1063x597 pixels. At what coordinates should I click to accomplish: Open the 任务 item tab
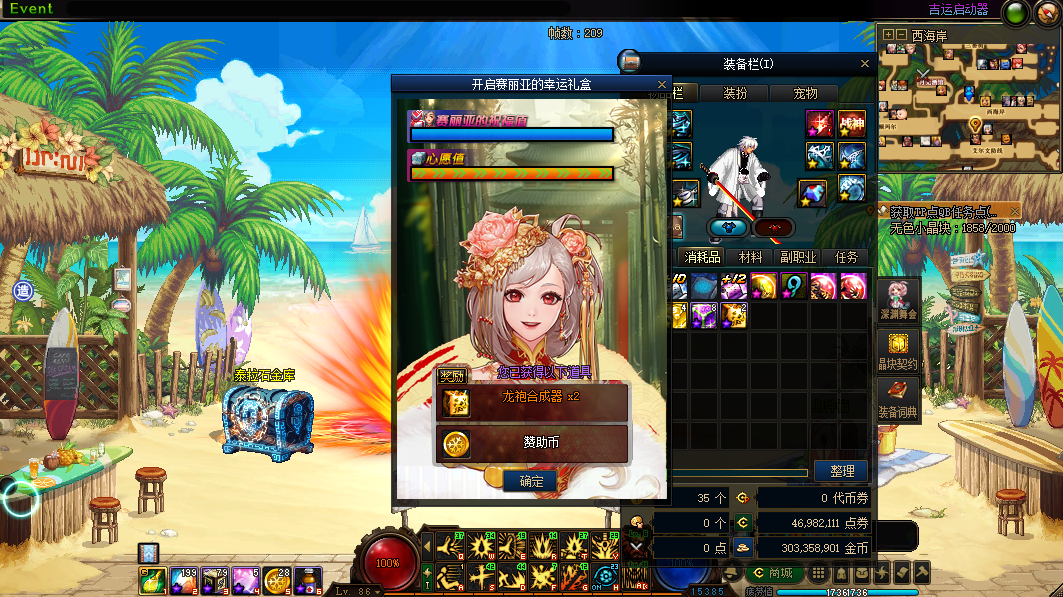tap(846, 257)
